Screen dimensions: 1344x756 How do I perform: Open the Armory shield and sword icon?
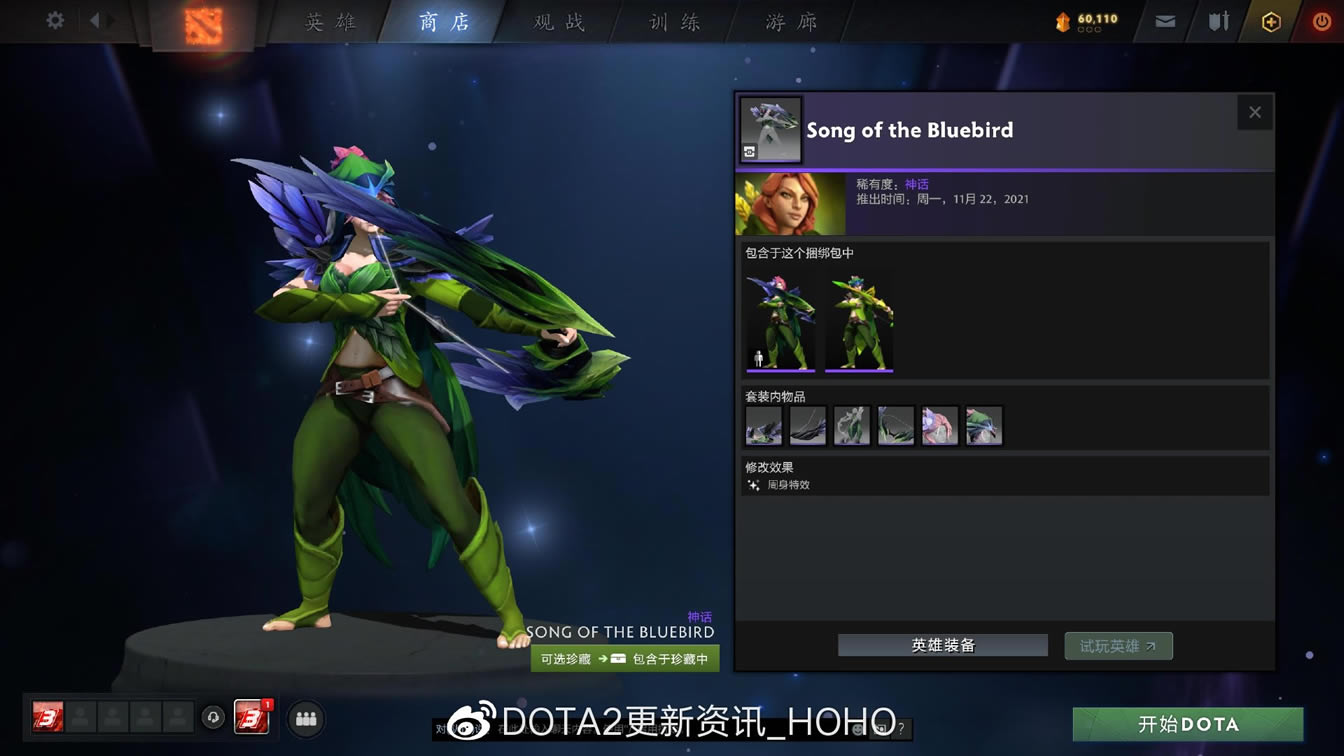pos(1218,19)
